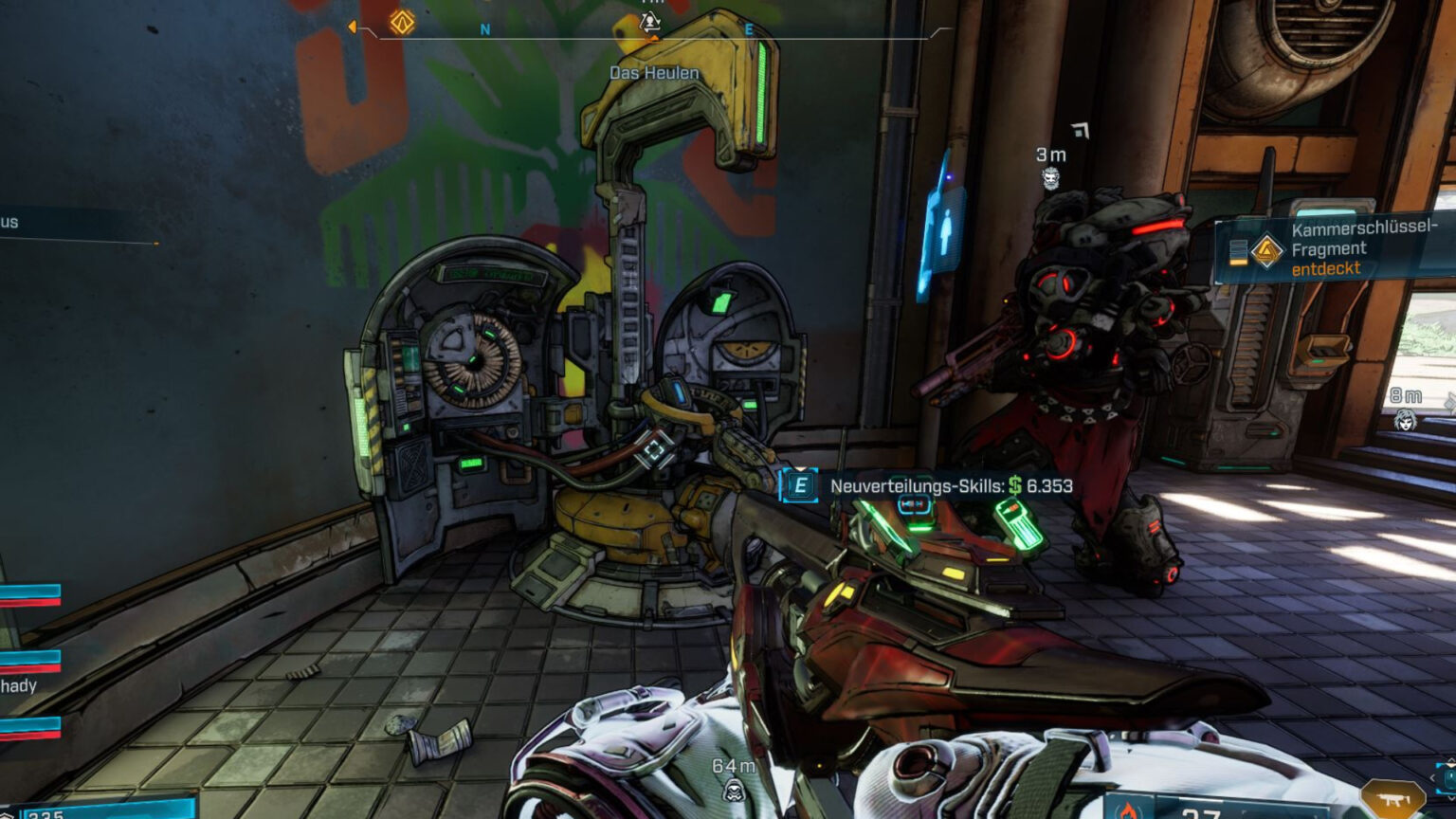Image resolution: width=1456 pixels, height=819 pixels.
Task: Click the SMG weapon icon in the bottom right
Action: click(x=1392, y=799)
